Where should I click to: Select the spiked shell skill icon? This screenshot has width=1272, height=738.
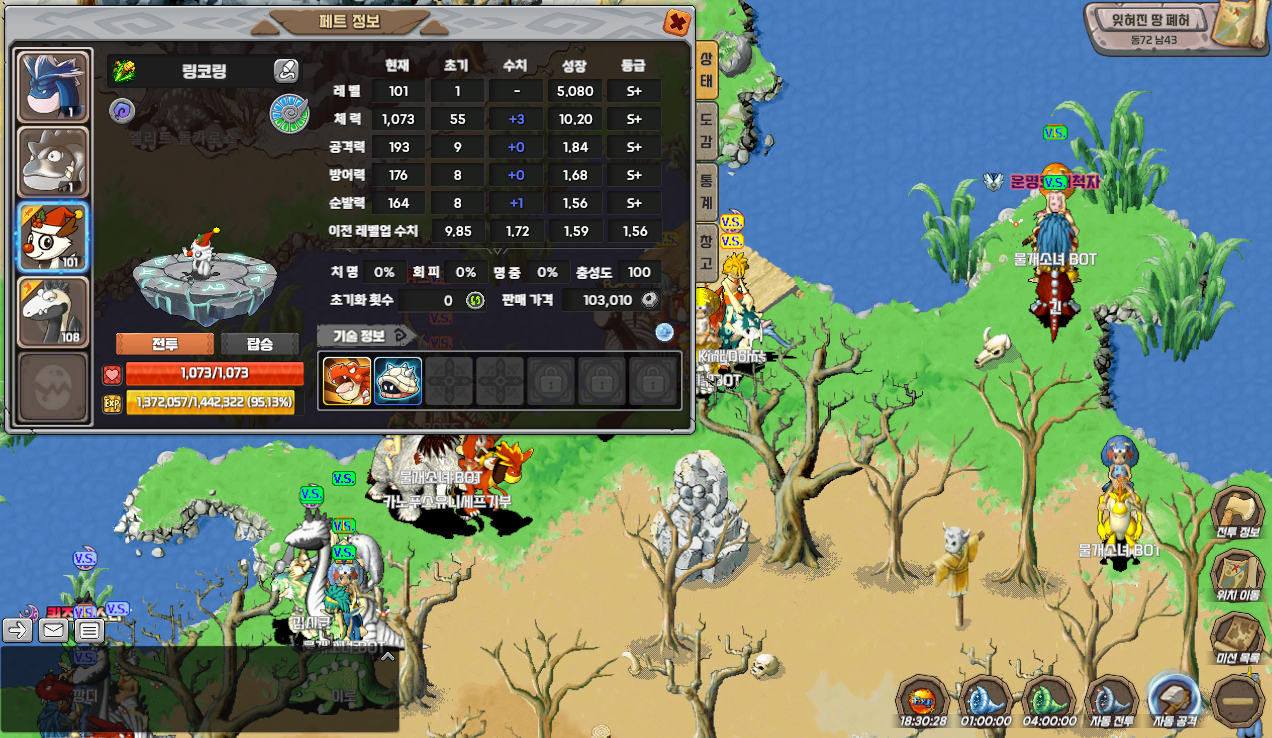(x=398, y=381)
